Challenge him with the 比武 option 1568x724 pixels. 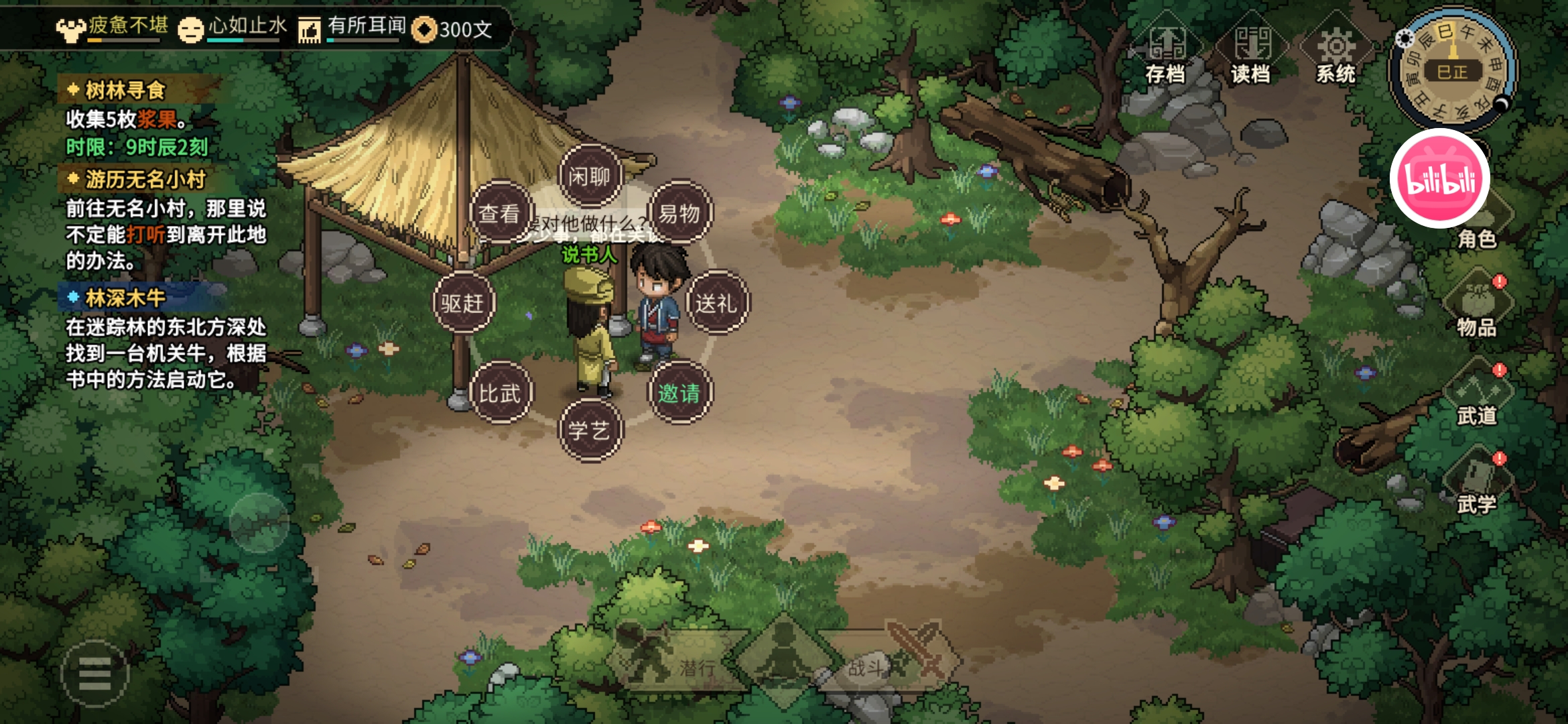coord(500,393)
